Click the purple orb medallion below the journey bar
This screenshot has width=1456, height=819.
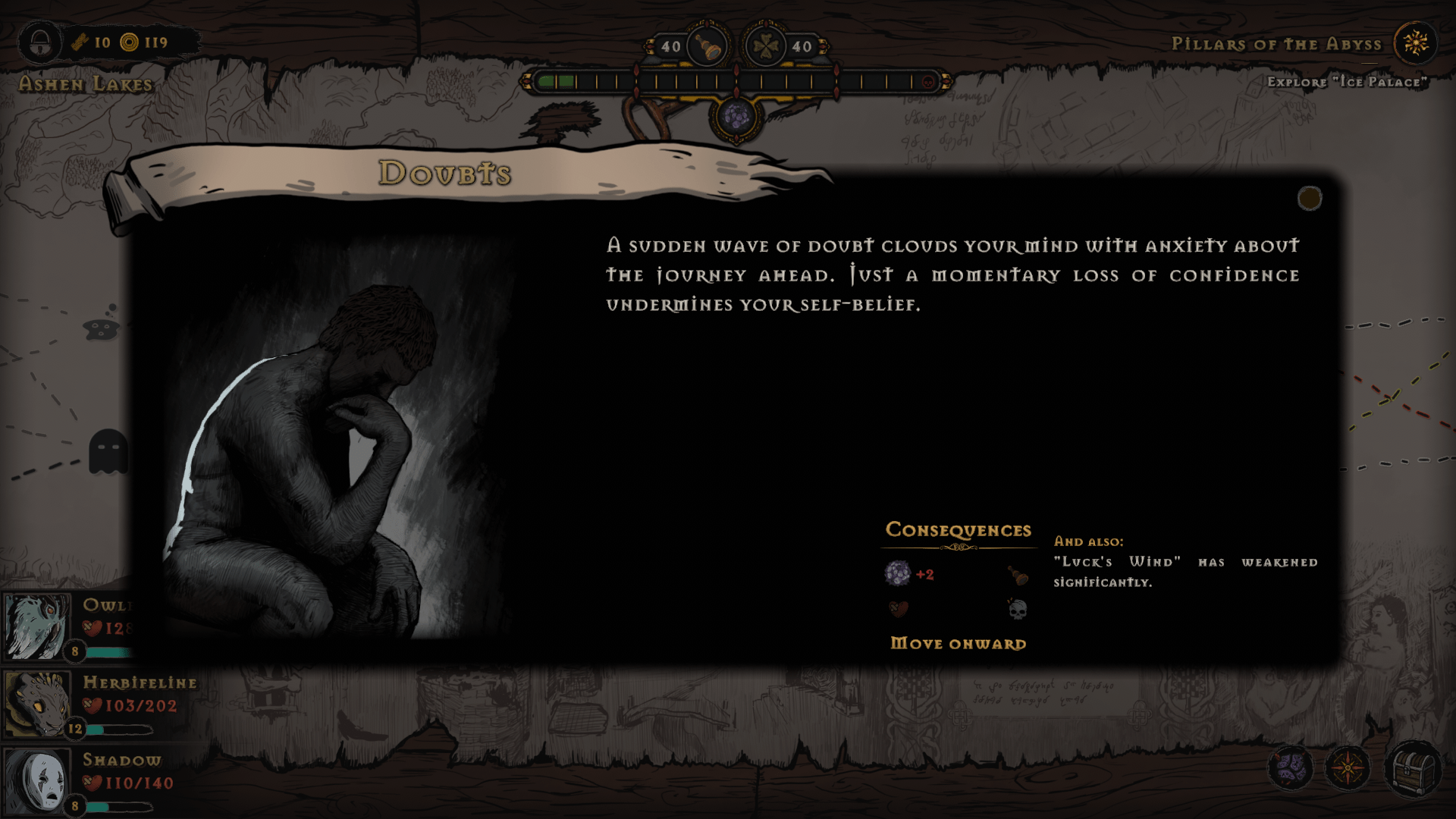[x=737, y=115]
